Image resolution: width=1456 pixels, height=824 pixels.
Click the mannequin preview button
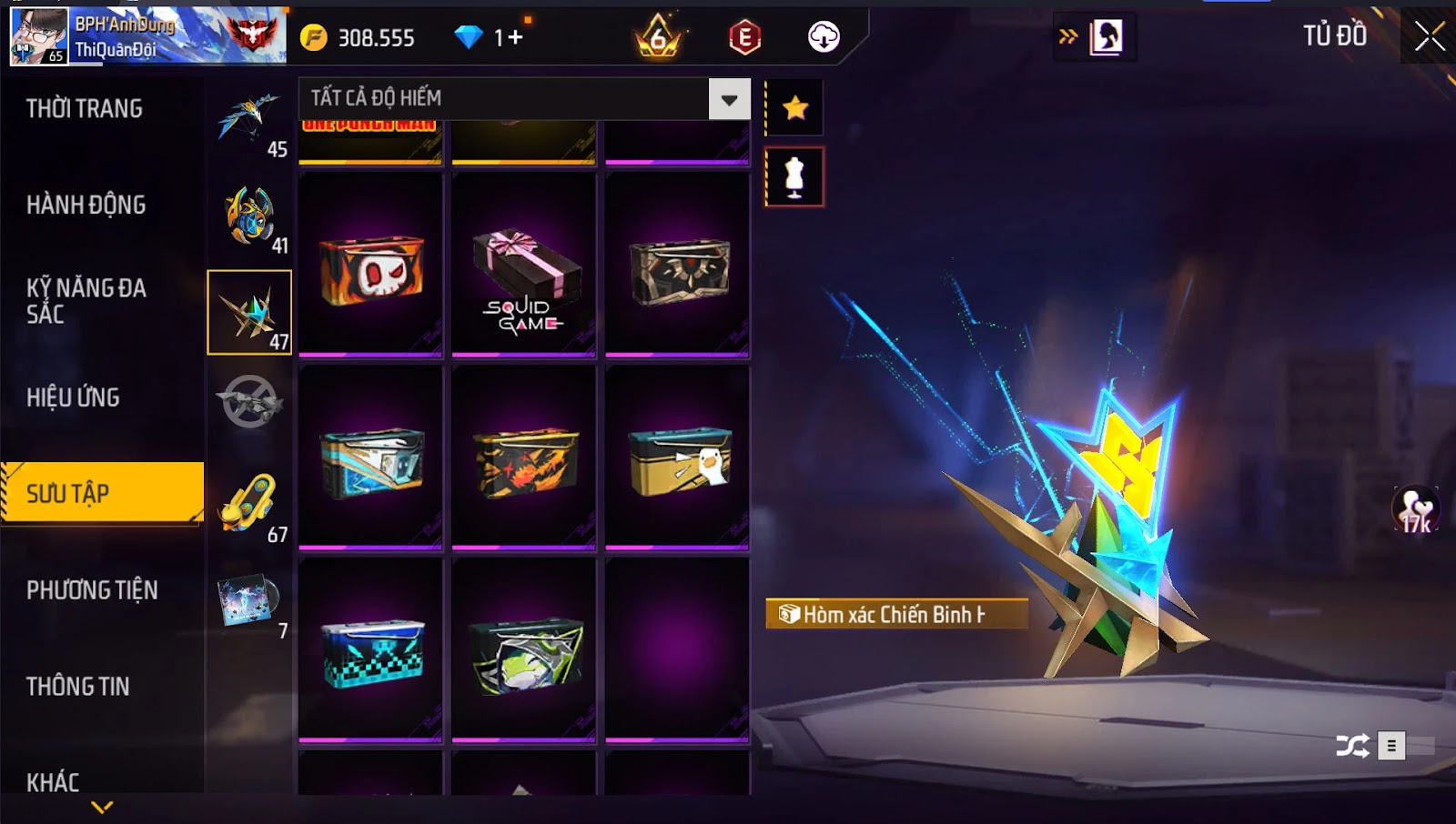(795, 177)
